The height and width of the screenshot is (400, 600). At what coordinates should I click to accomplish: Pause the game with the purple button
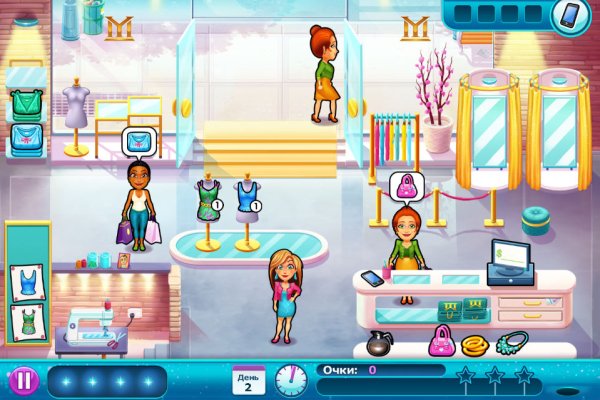(x=22, y=380)
